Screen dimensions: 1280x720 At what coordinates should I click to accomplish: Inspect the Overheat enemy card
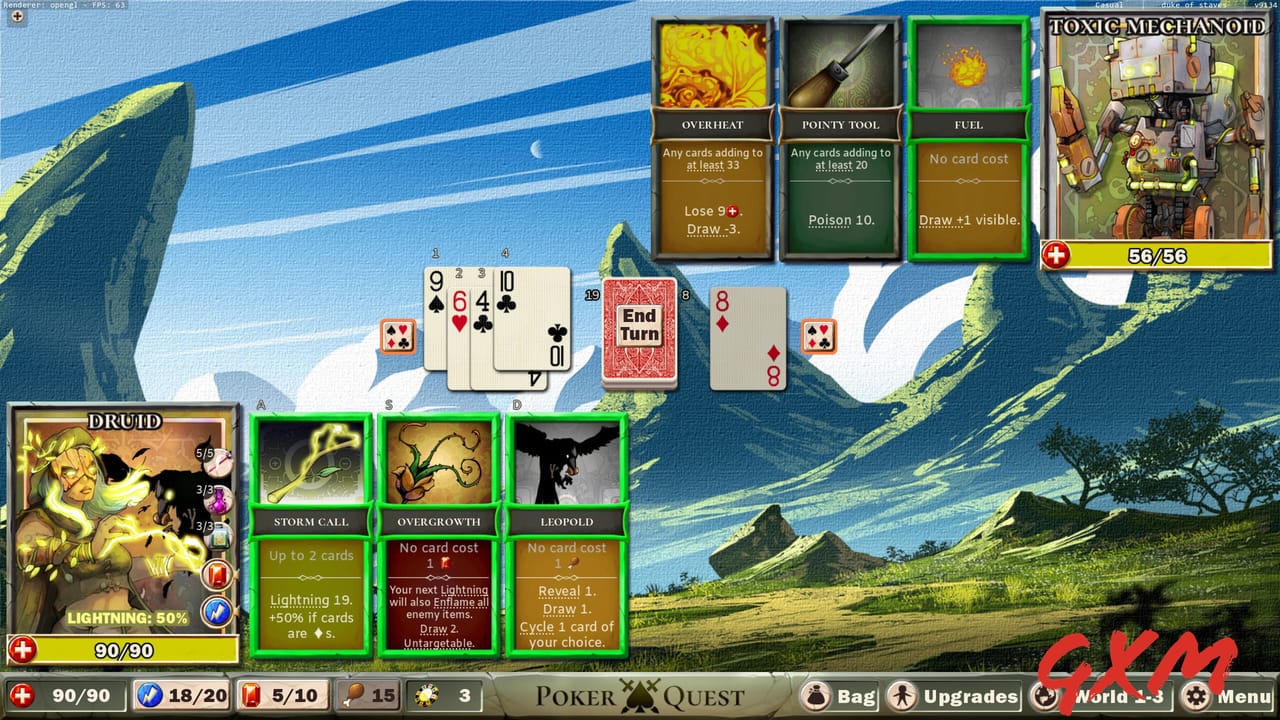(713, 130)
